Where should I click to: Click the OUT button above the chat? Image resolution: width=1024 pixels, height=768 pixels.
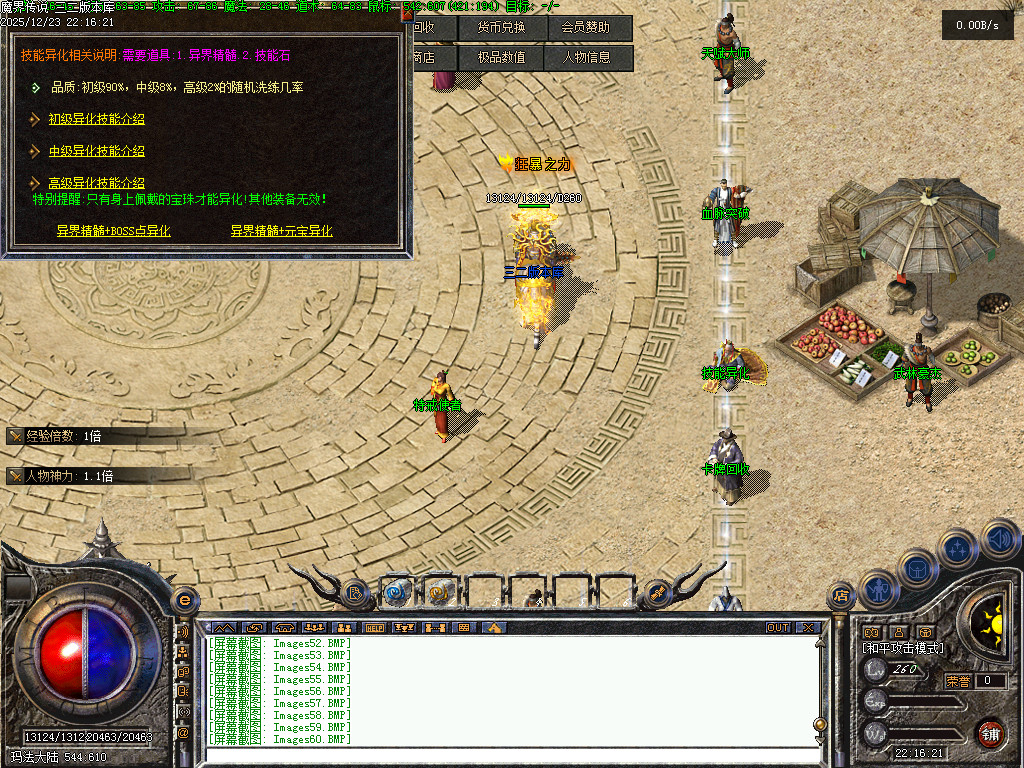coord(778,628)
